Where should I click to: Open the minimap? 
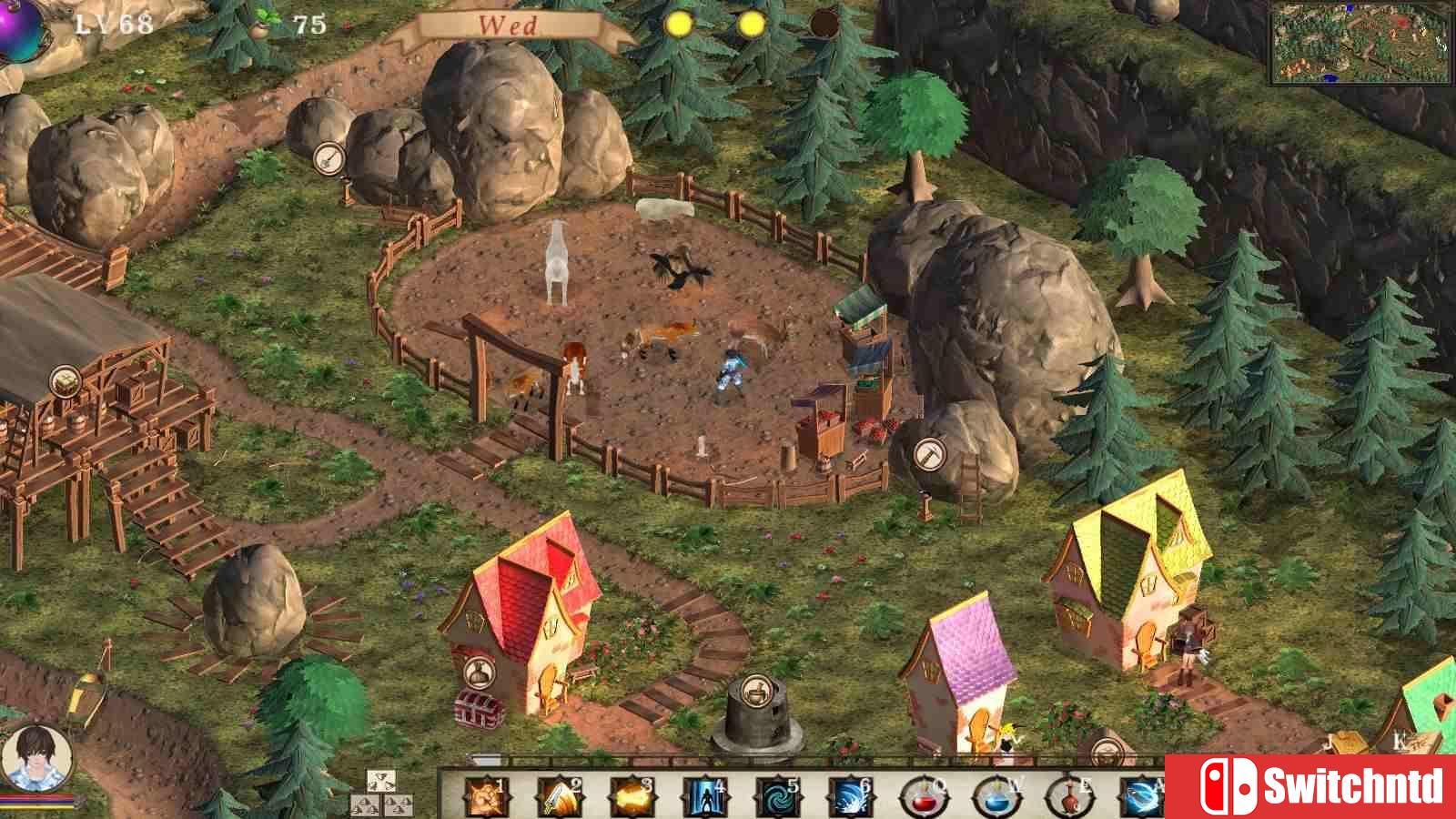1360,43
